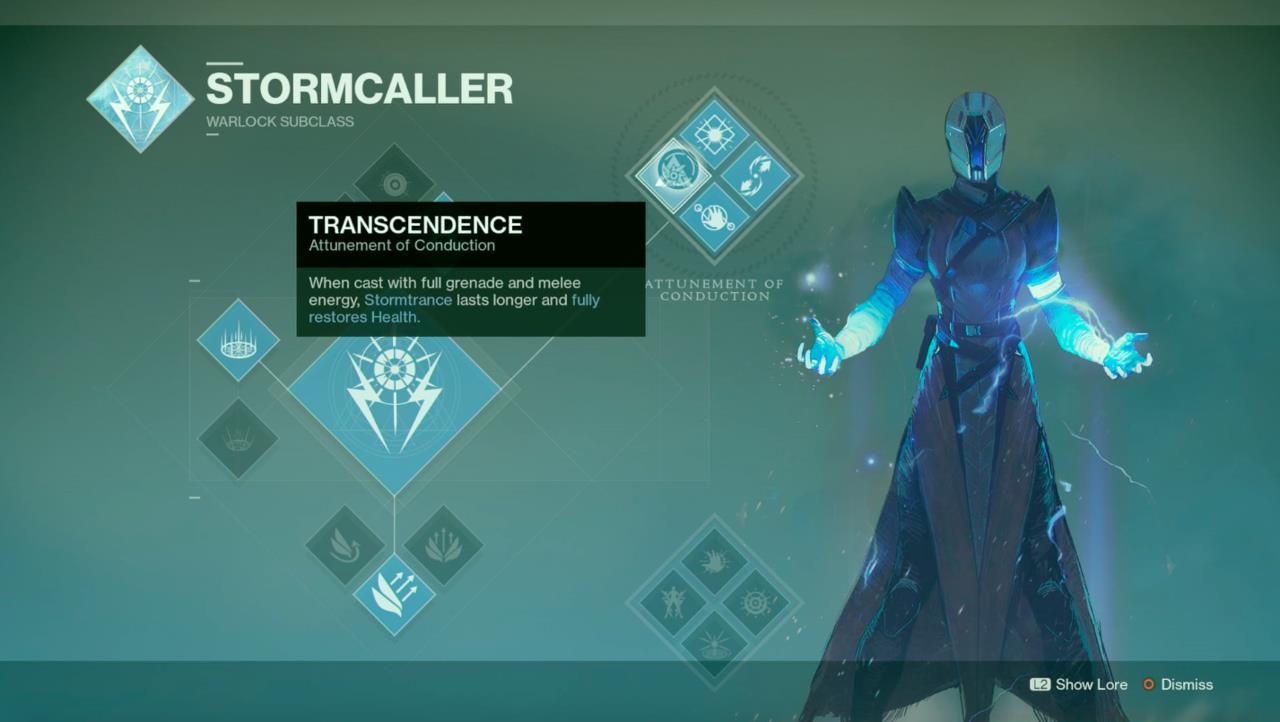This screenshot has width=1280, height=722.
Task: Select the winged Glide movement option
Action: [x=345, y=545]
